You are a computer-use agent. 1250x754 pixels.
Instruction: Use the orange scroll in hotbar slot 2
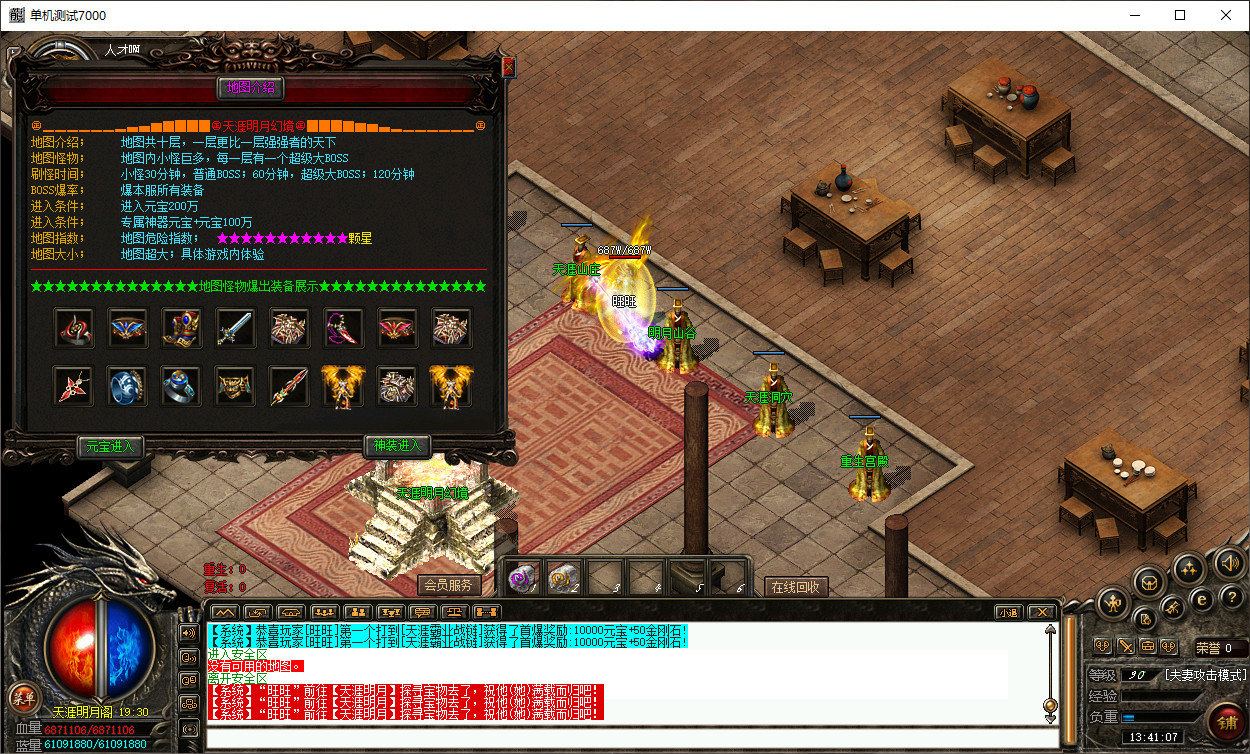pyautogui.click(x=563, y=576)
